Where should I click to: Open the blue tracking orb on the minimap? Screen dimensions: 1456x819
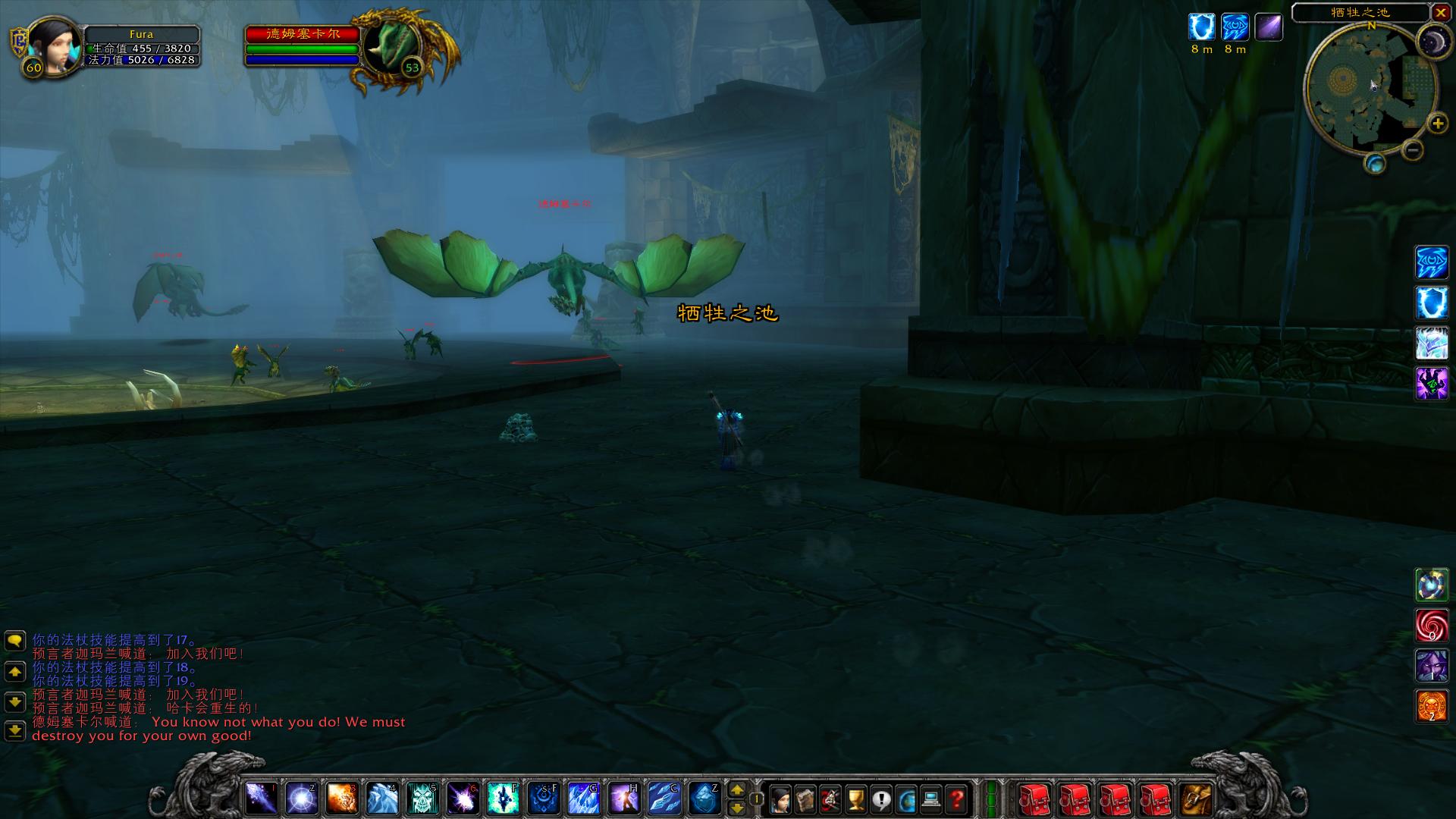(x=1375, y=163)
